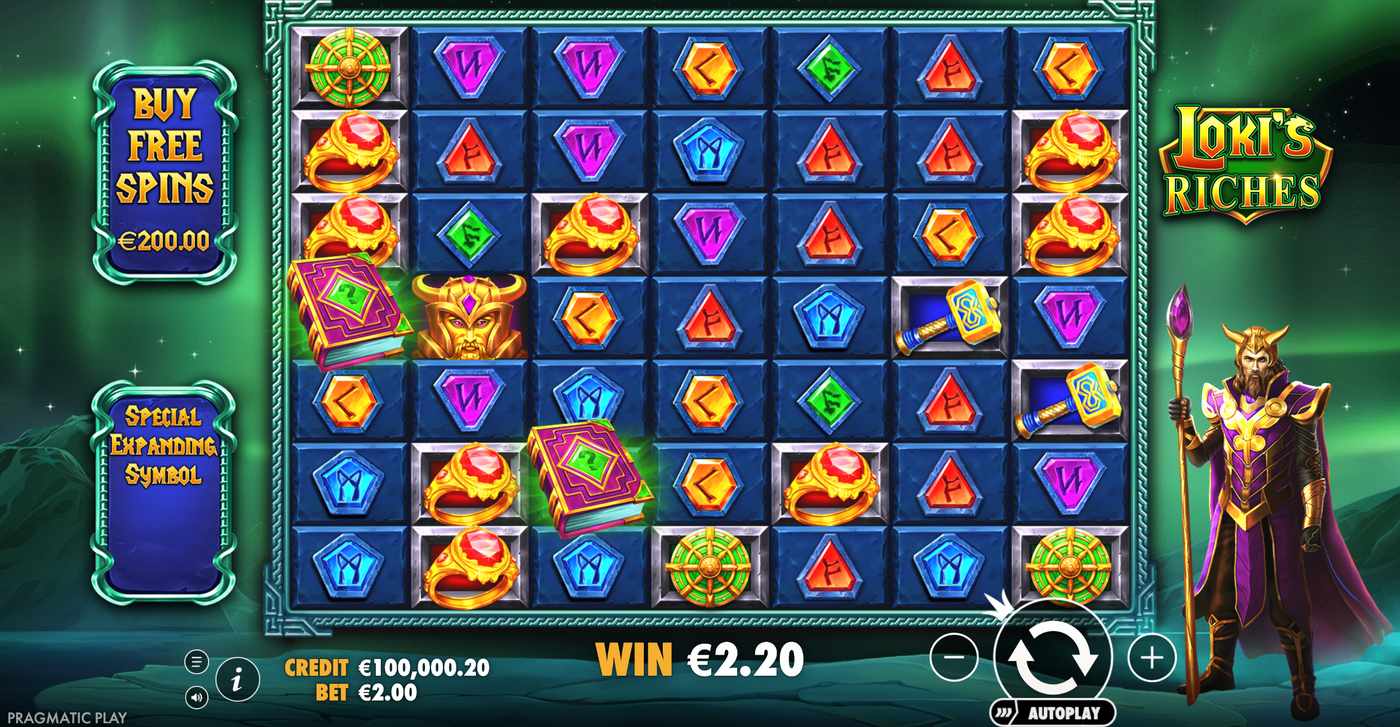Open the info screen via the i icon
Viewport: 1400px width, 727px height.
click(236, 679)
